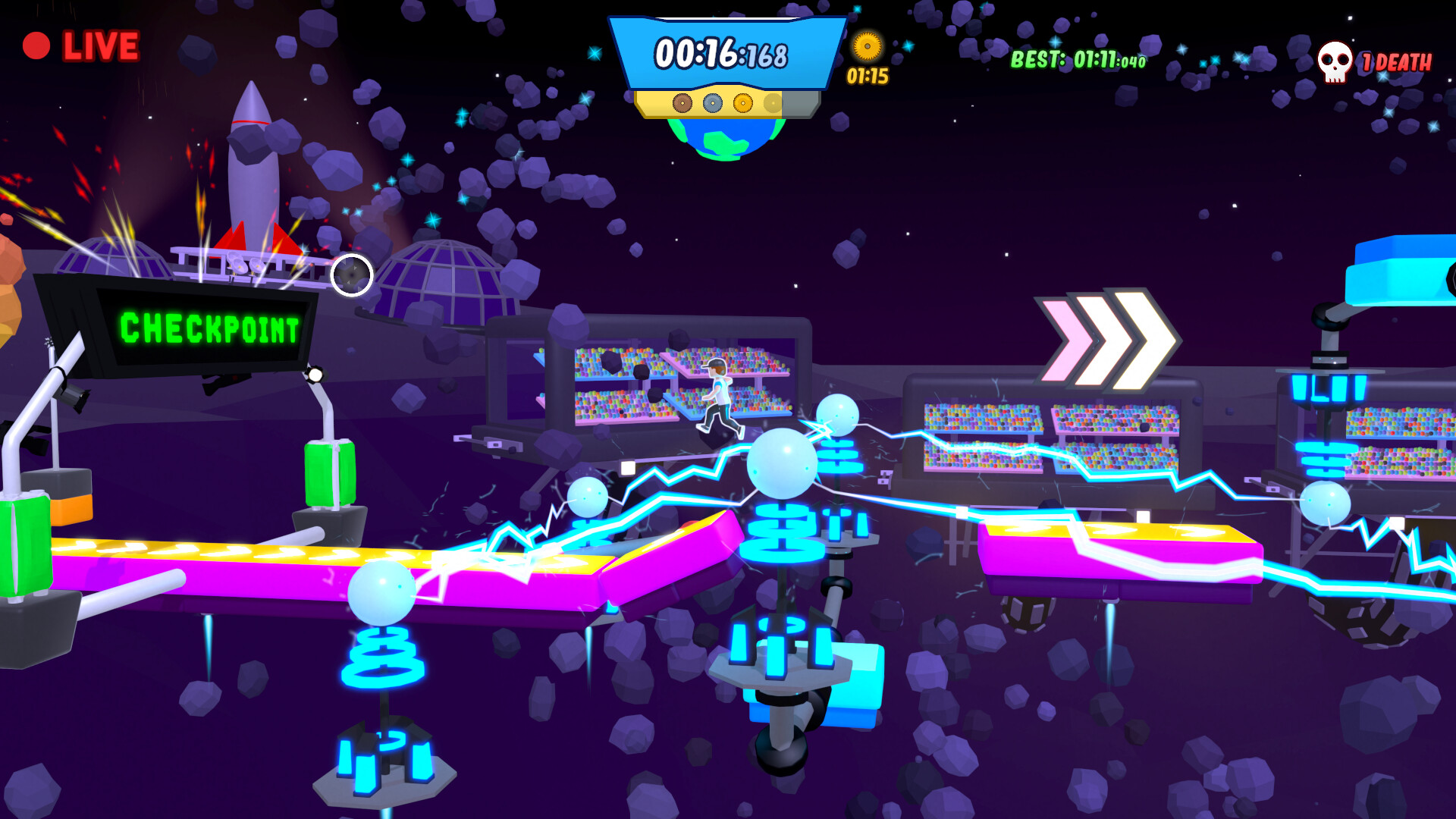Select the brown saw blade icon on the HUD strip
1456x819 pixels.
pos(682,102)
